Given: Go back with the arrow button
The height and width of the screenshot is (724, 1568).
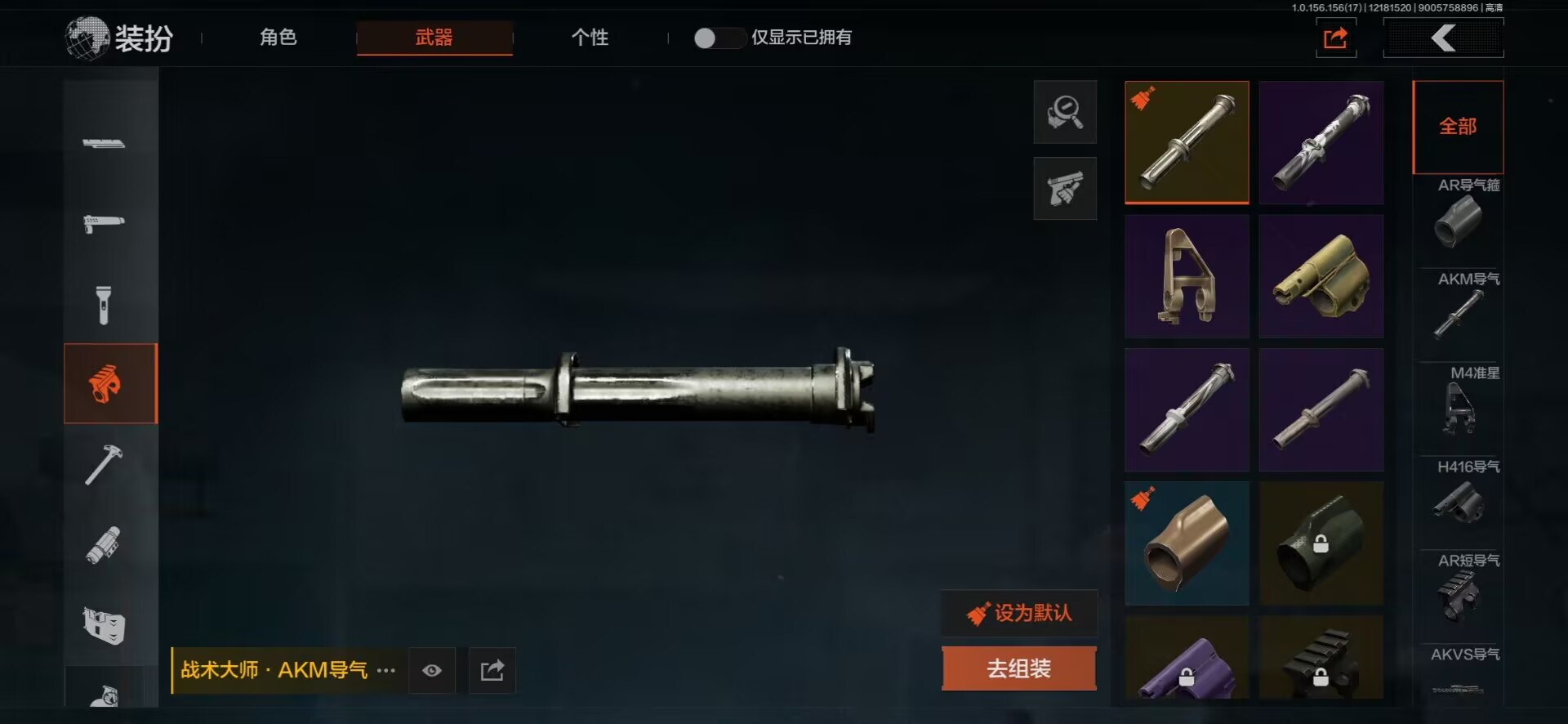Looking at the screenshot, I should pos(1443,38).
